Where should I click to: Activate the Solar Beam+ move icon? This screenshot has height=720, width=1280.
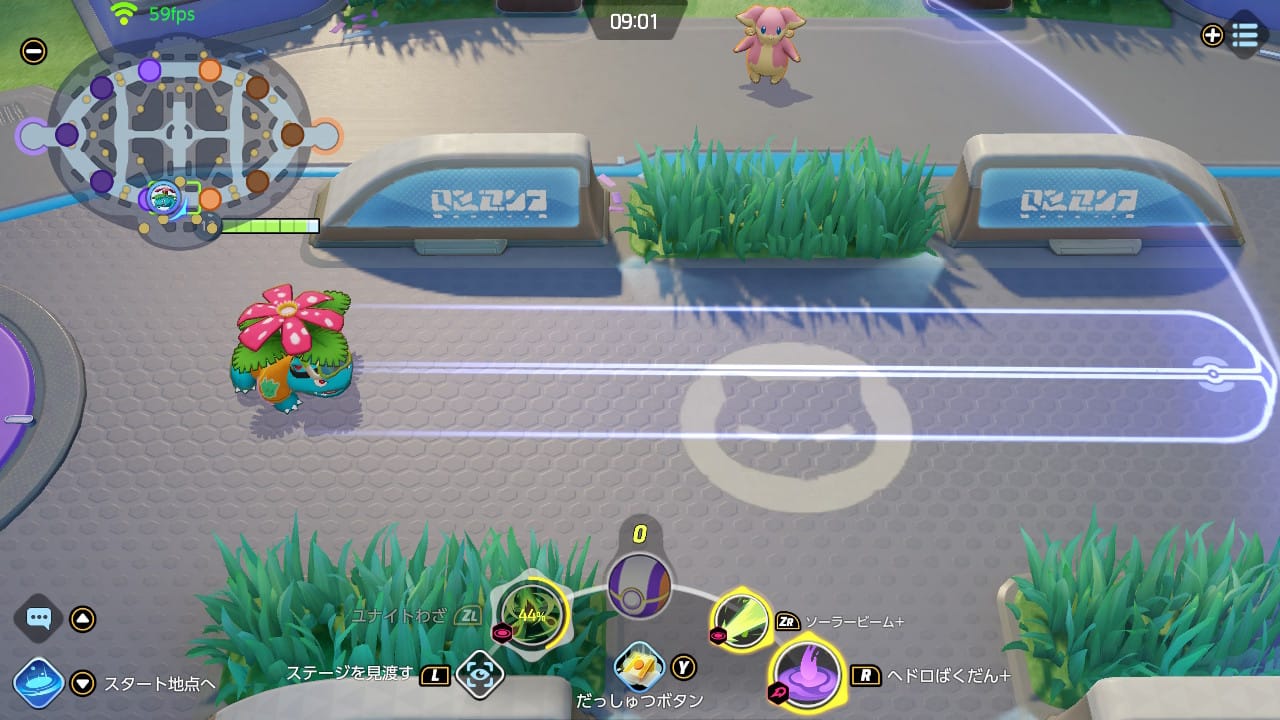point(742,621)
